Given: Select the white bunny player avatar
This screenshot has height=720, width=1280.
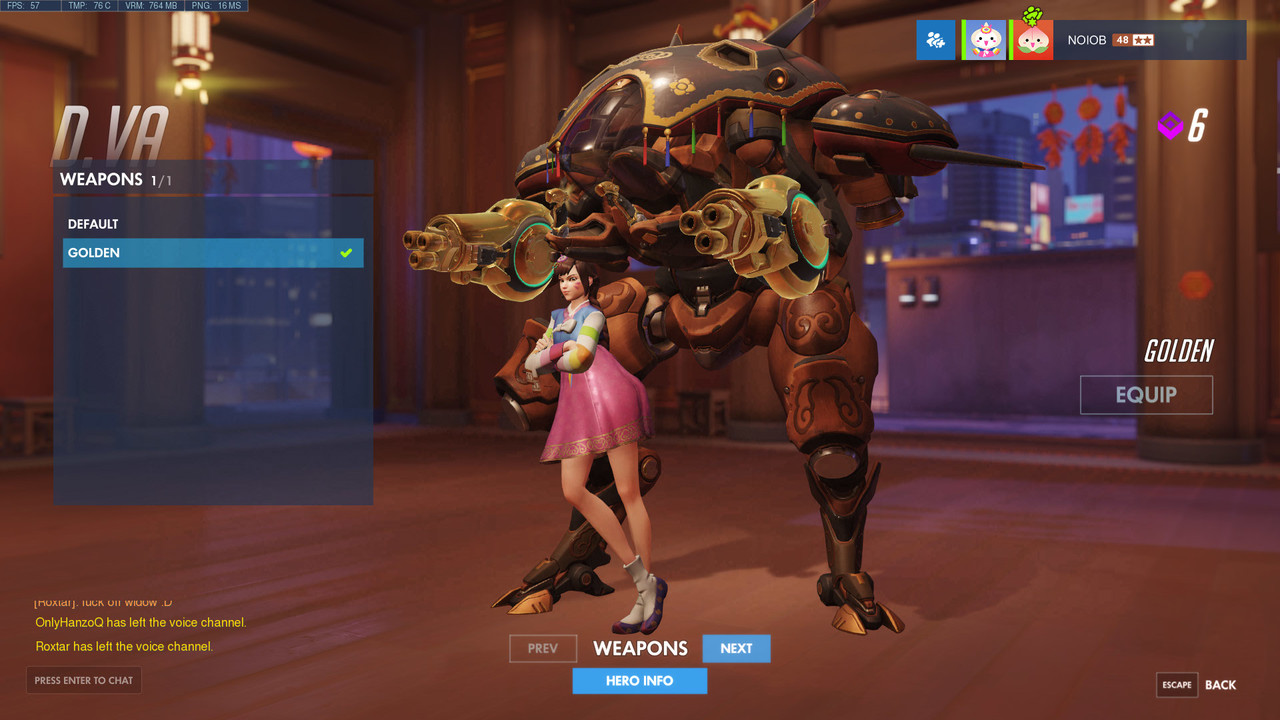Looking at the screenshot, I should (985, 40).
